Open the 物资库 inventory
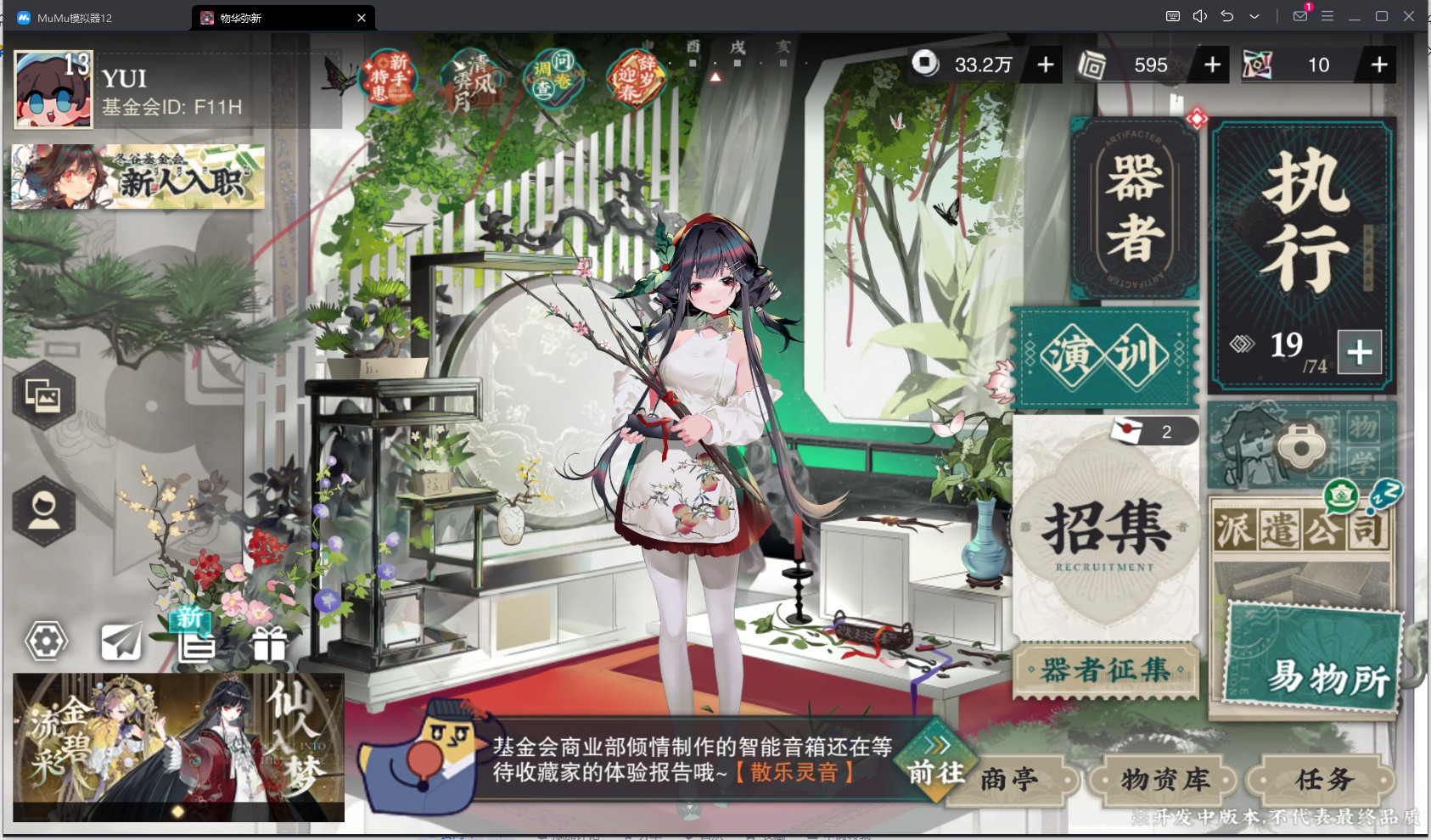Image resolution: width=1431 pixels, height=840 pixels. pyautogui.click(x=1164, y=779)
